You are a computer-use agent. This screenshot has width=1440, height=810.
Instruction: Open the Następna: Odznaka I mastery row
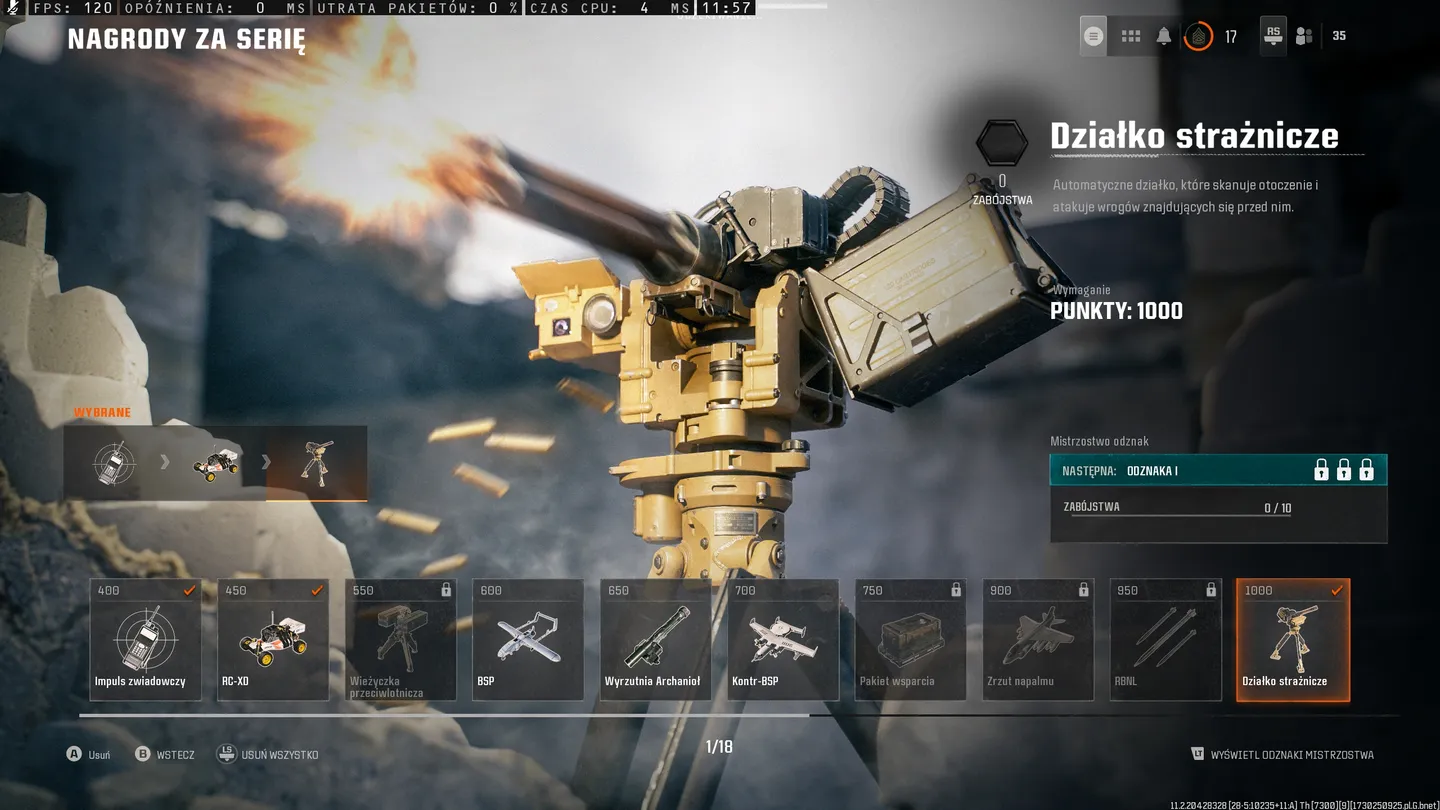pos(1218,470)
